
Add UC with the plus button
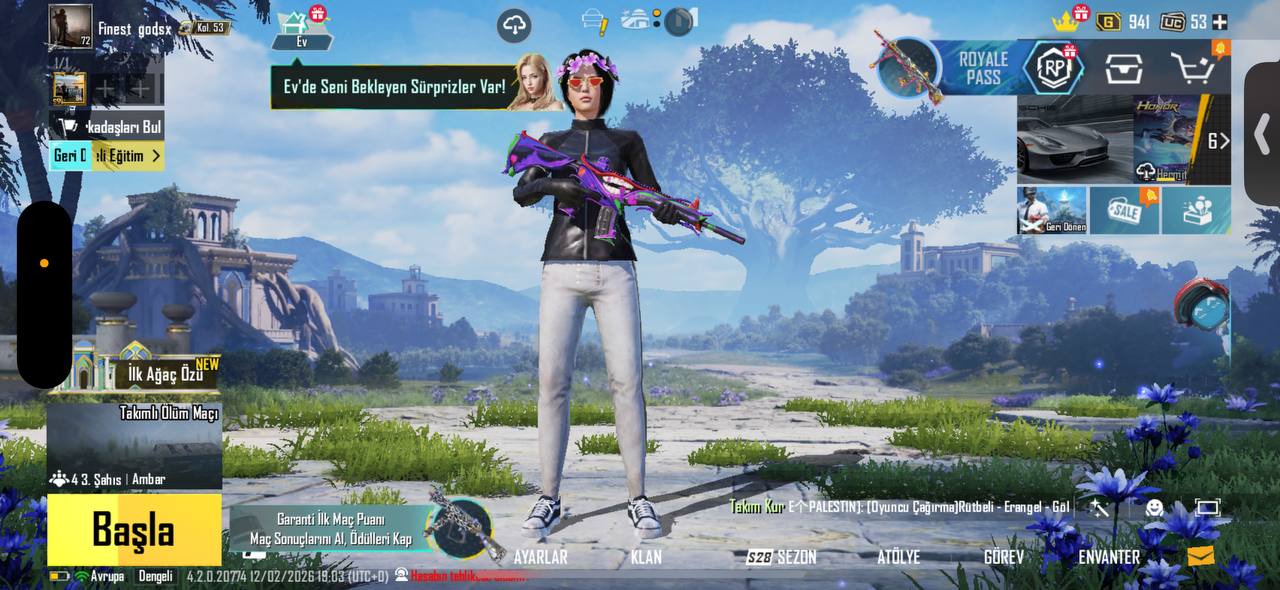(1219, 22)
